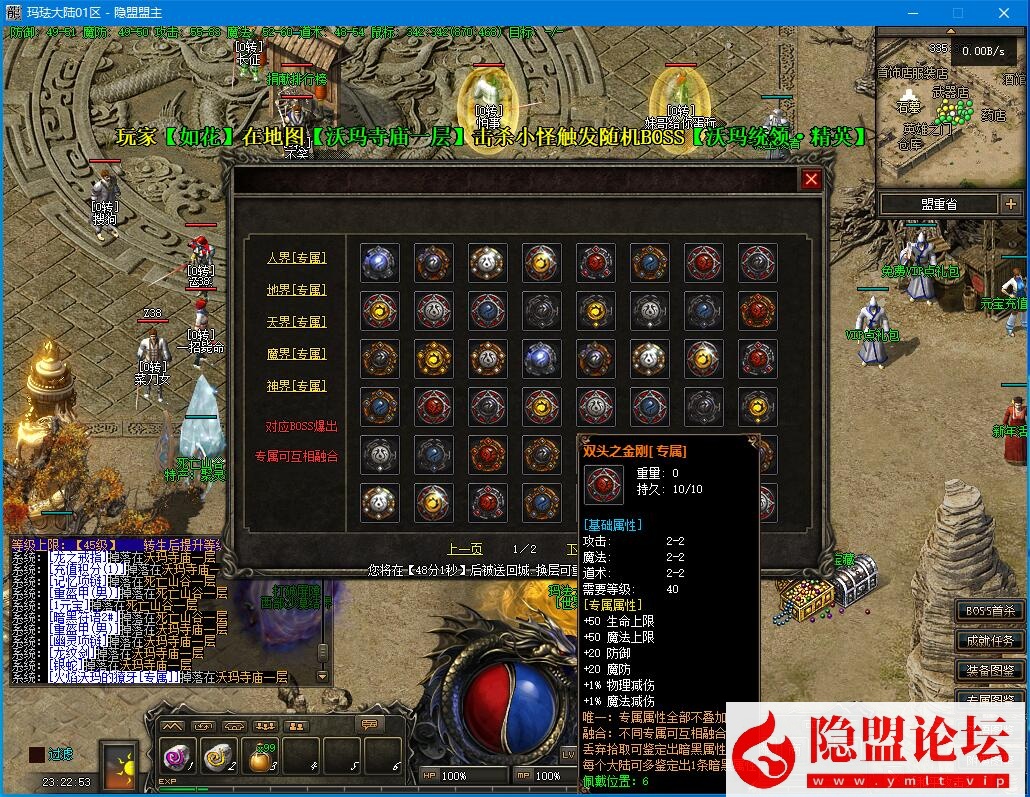Click the BOSS首杀 button
Viewport: 1030px width, 797px height.
(989, 610)
